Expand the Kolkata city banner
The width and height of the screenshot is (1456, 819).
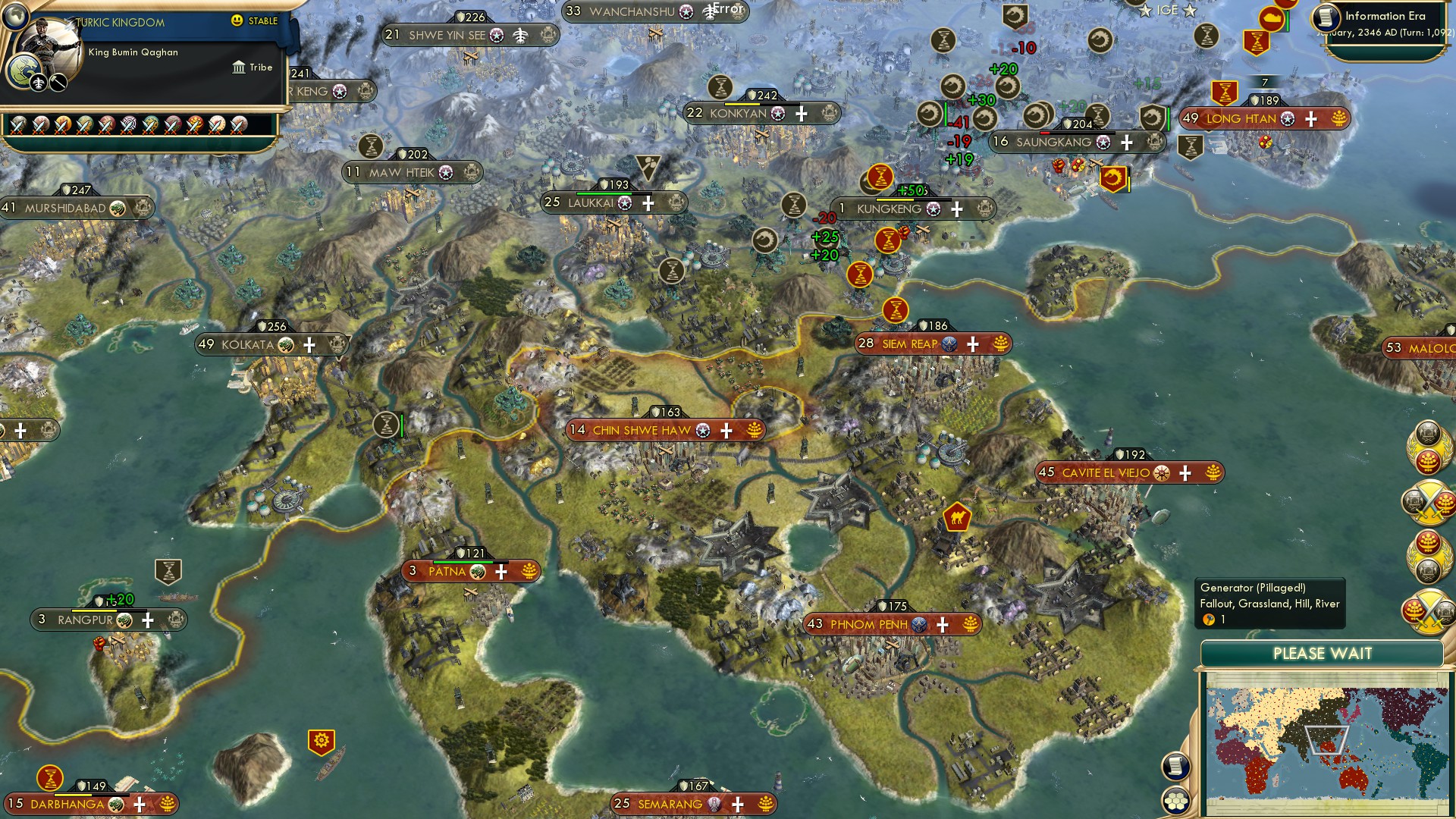point(309,344)
